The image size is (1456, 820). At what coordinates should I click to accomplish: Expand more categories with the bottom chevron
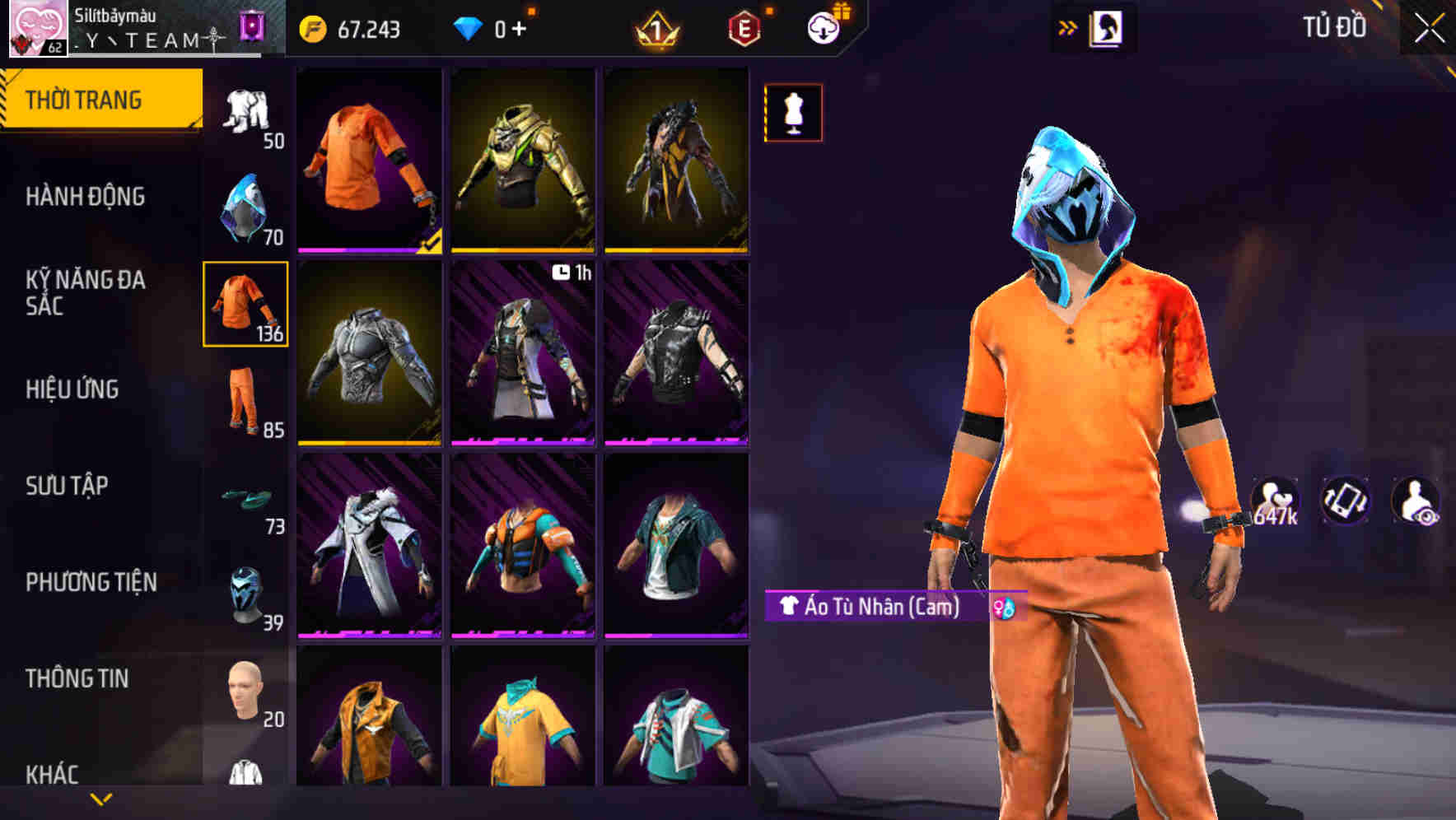click(100, 797)
